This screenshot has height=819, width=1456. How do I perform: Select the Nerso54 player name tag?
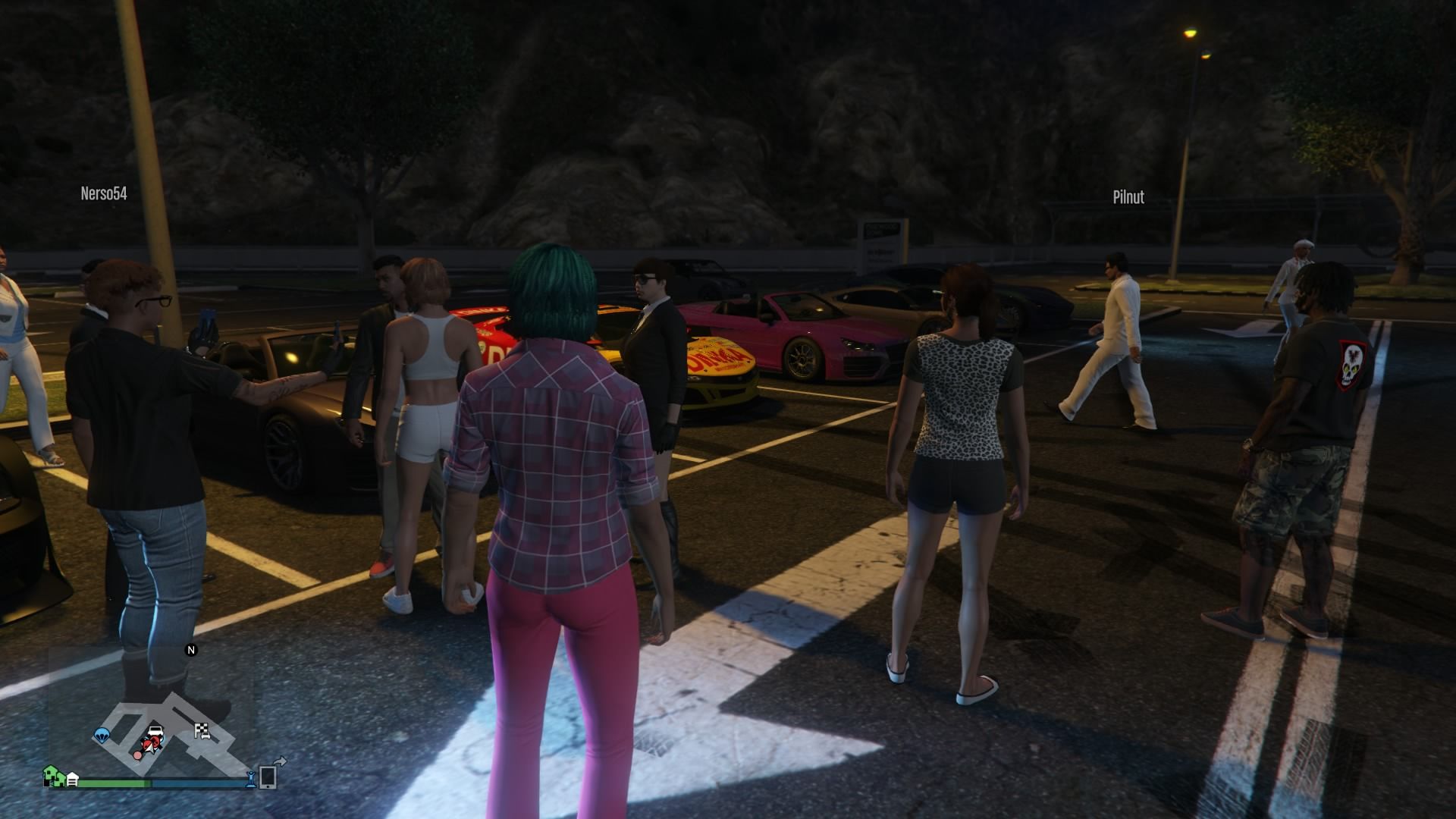coord(104,193)
